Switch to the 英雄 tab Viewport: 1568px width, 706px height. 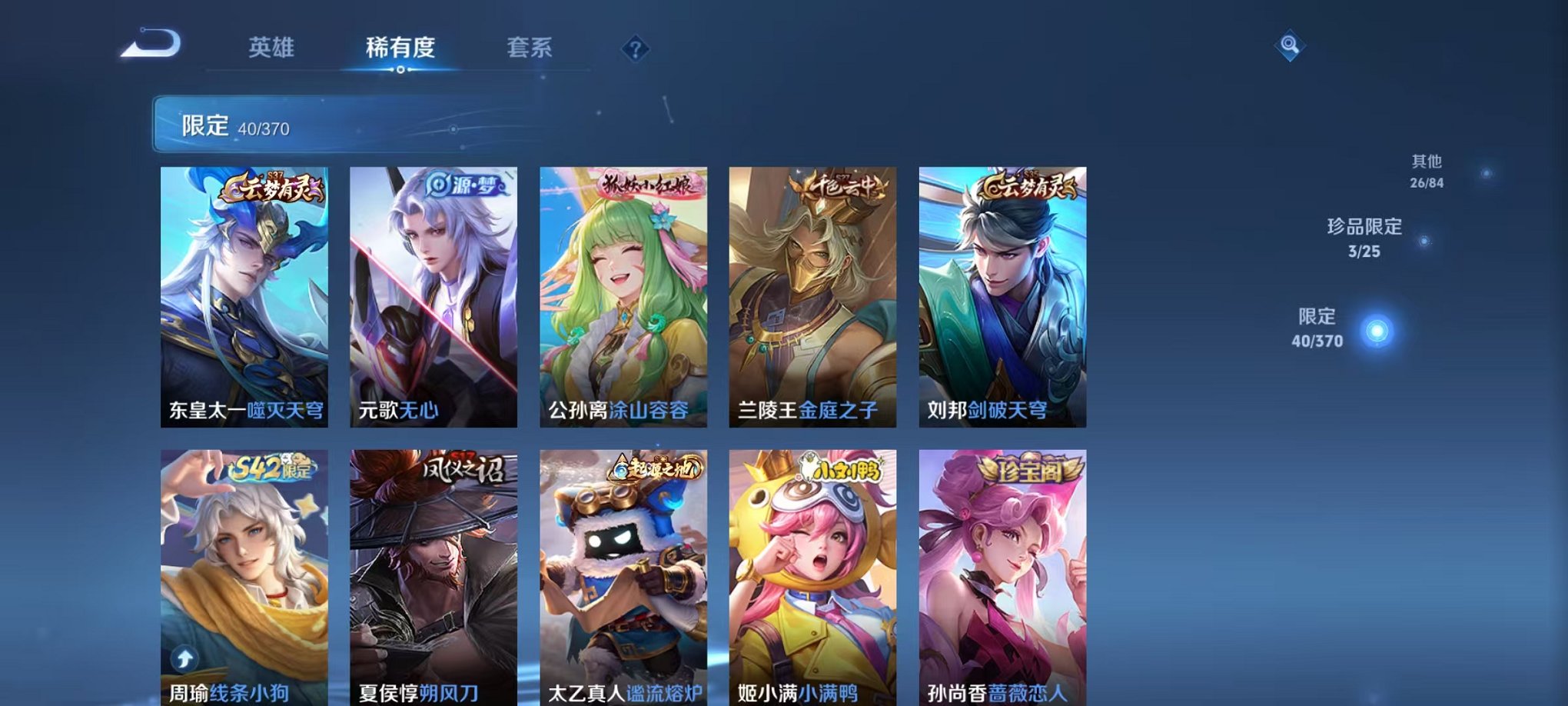click(x=271, y=48)
